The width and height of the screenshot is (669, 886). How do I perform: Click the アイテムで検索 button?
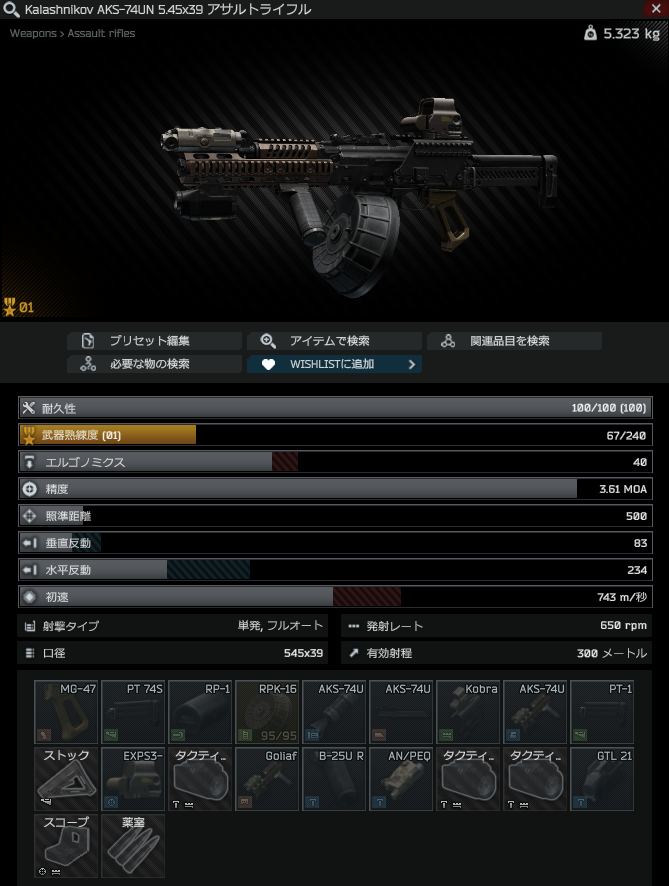(x=334, y=341)
